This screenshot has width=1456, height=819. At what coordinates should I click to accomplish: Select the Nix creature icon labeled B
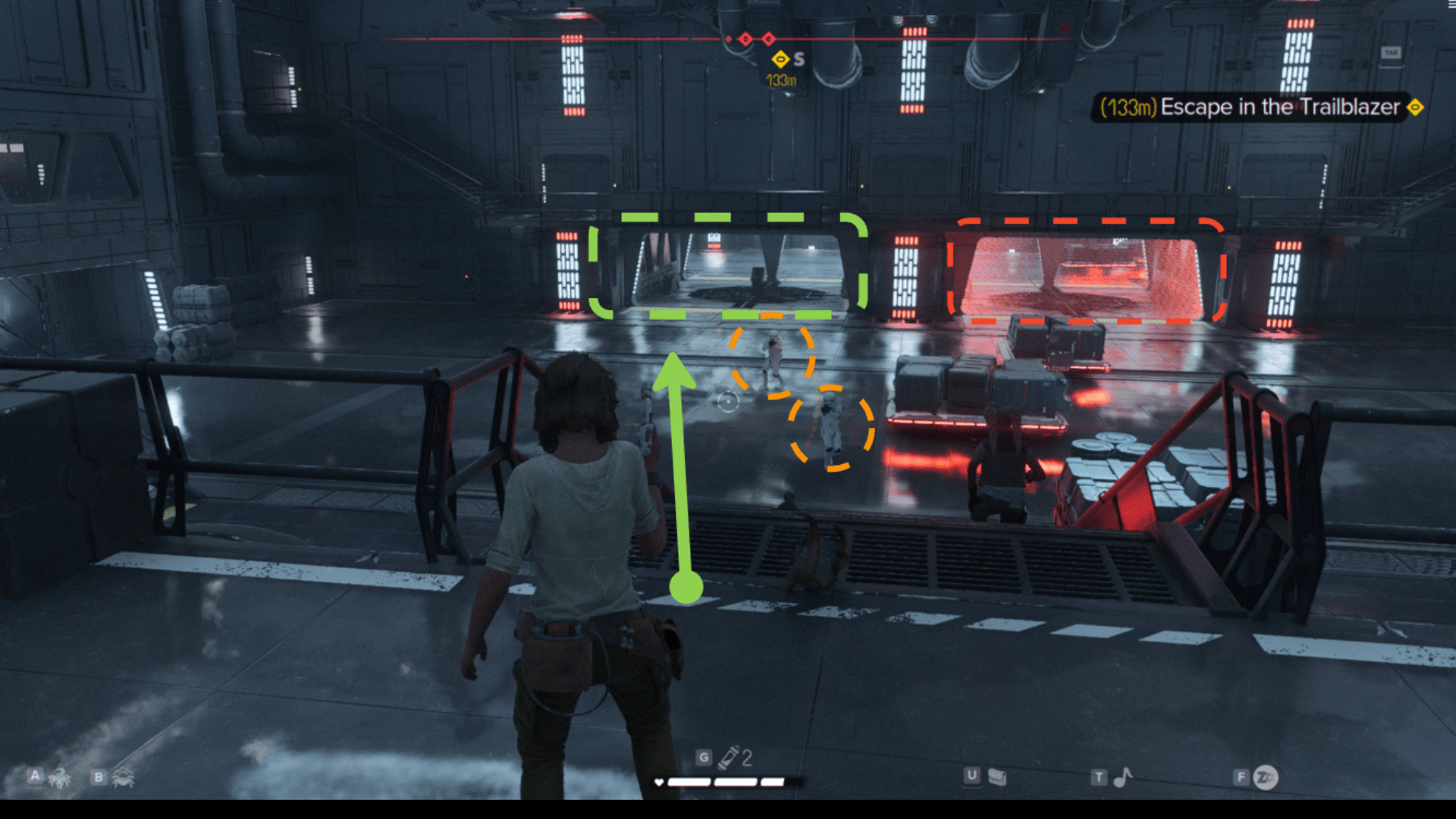click(123, 777)
